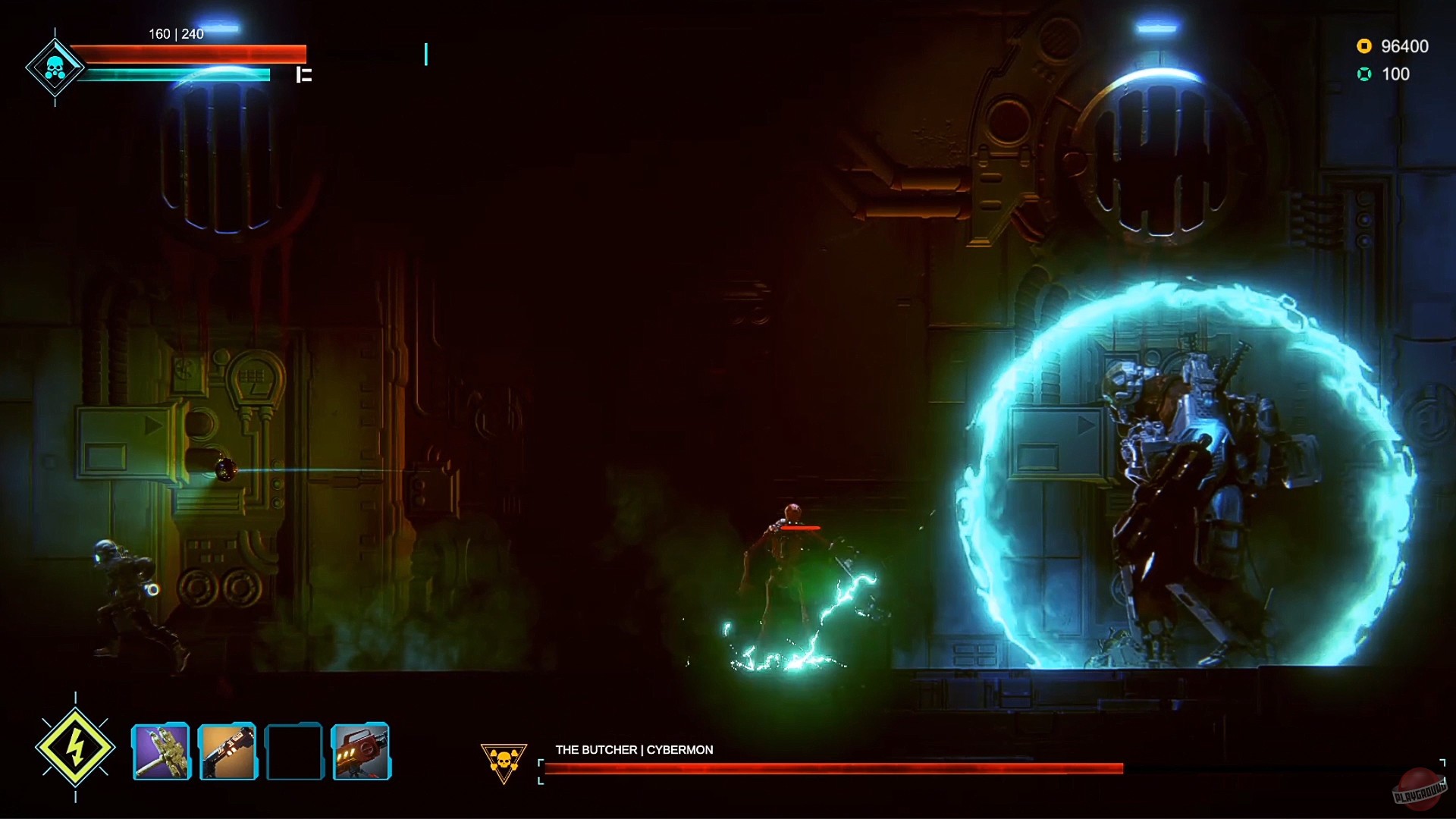Screen dimensions: 1456x819
Task: Click the gold coin currency icon
Action: (x=1364, y=46)
